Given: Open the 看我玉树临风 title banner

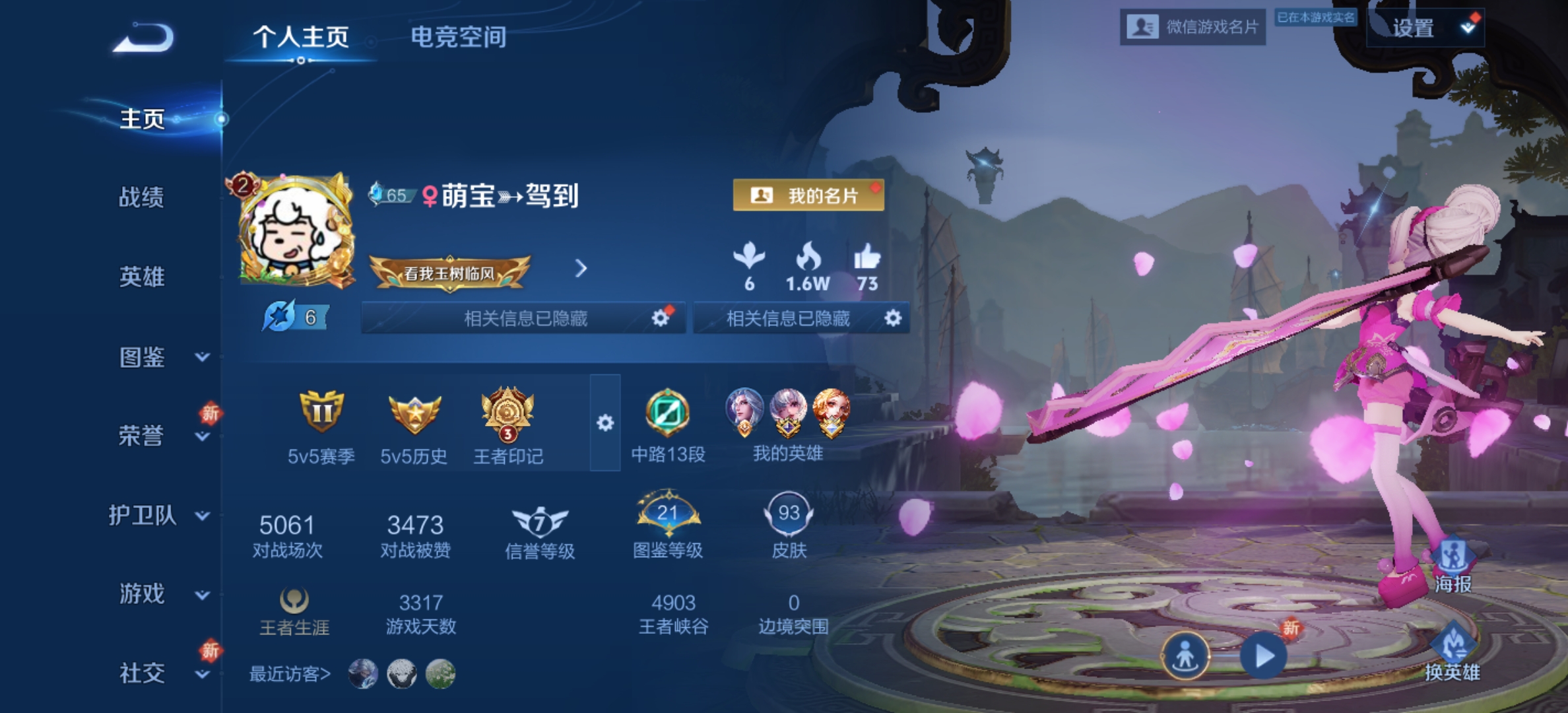Looking at the screenshot, I should (x=449, y=273).
